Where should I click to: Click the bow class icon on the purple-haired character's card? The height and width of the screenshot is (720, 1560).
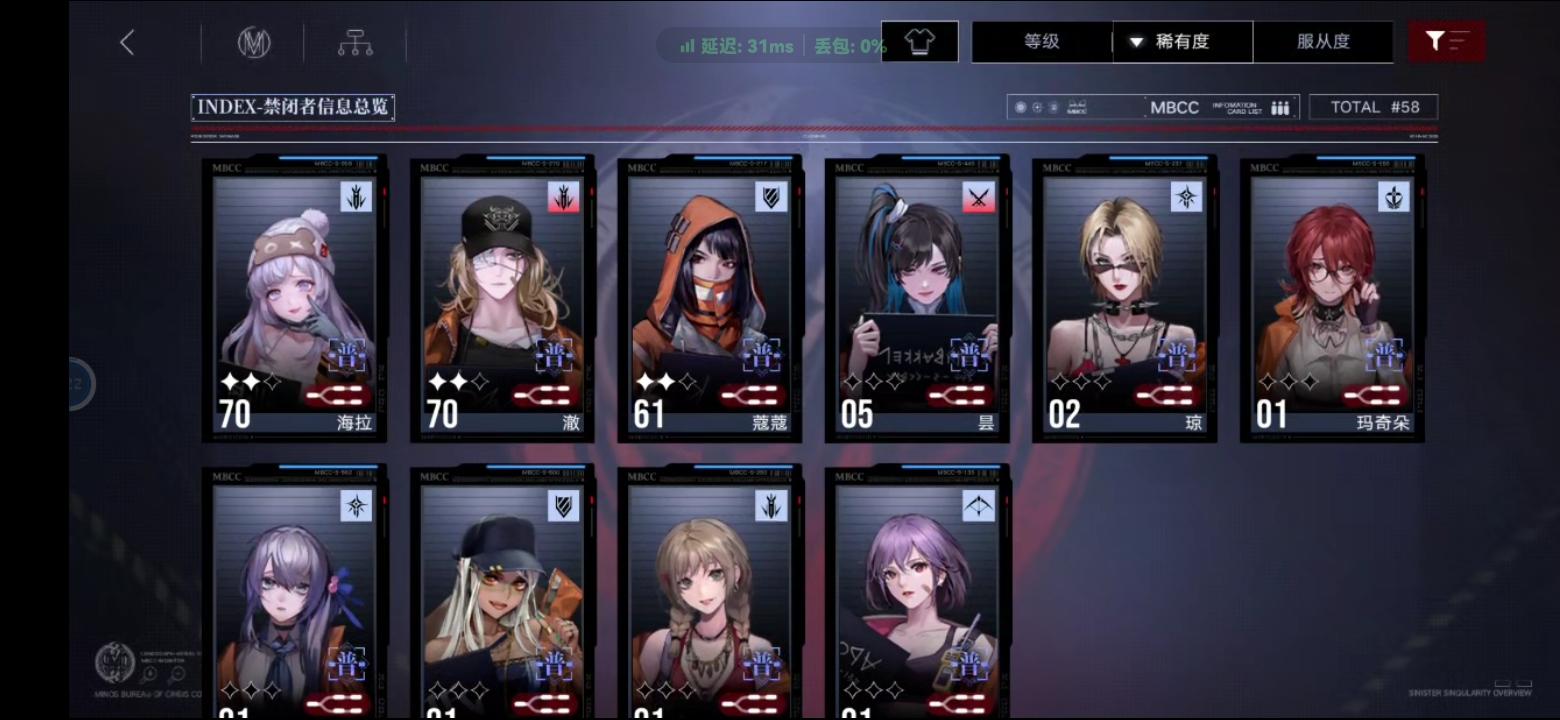pyautogui.click(x=980, y=507)
